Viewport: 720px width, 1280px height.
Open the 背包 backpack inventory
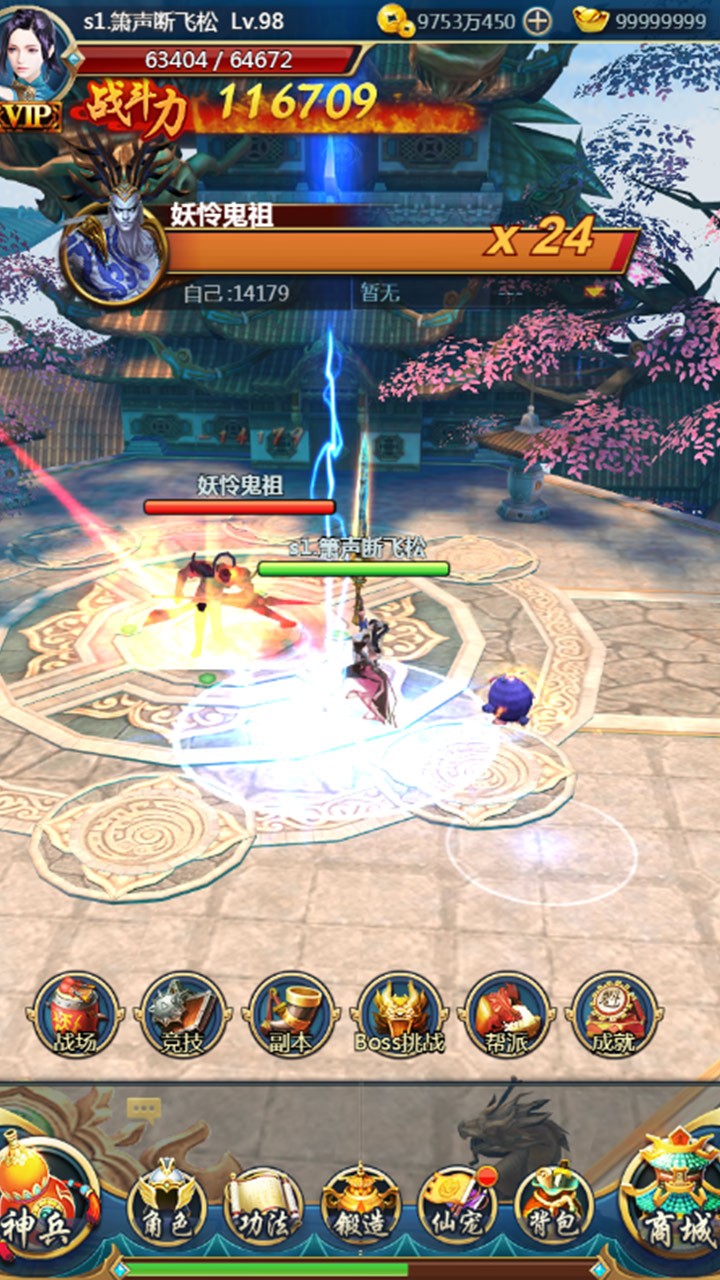click(553, 1203)
